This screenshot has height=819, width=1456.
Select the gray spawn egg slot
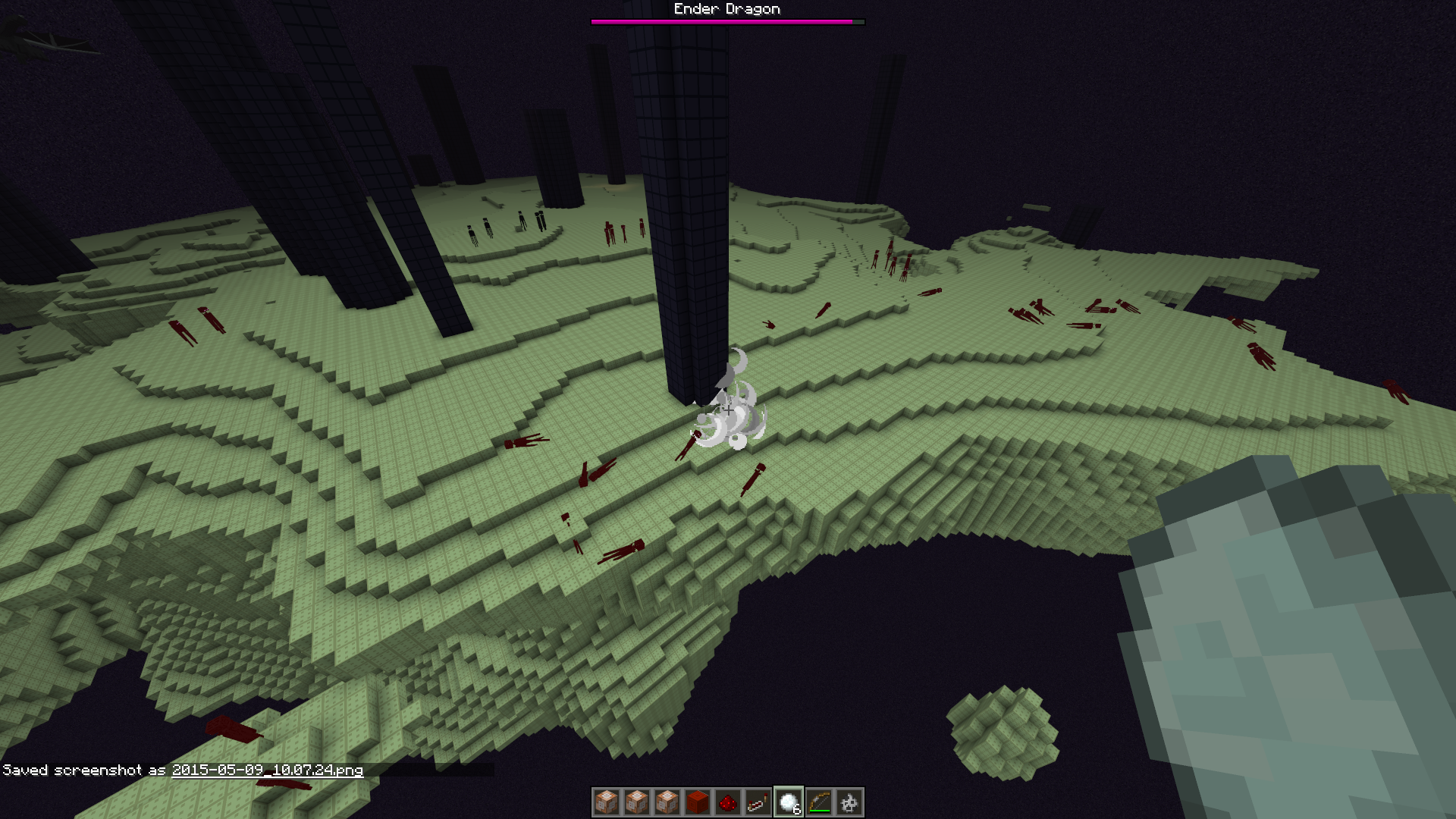point(849,802)
